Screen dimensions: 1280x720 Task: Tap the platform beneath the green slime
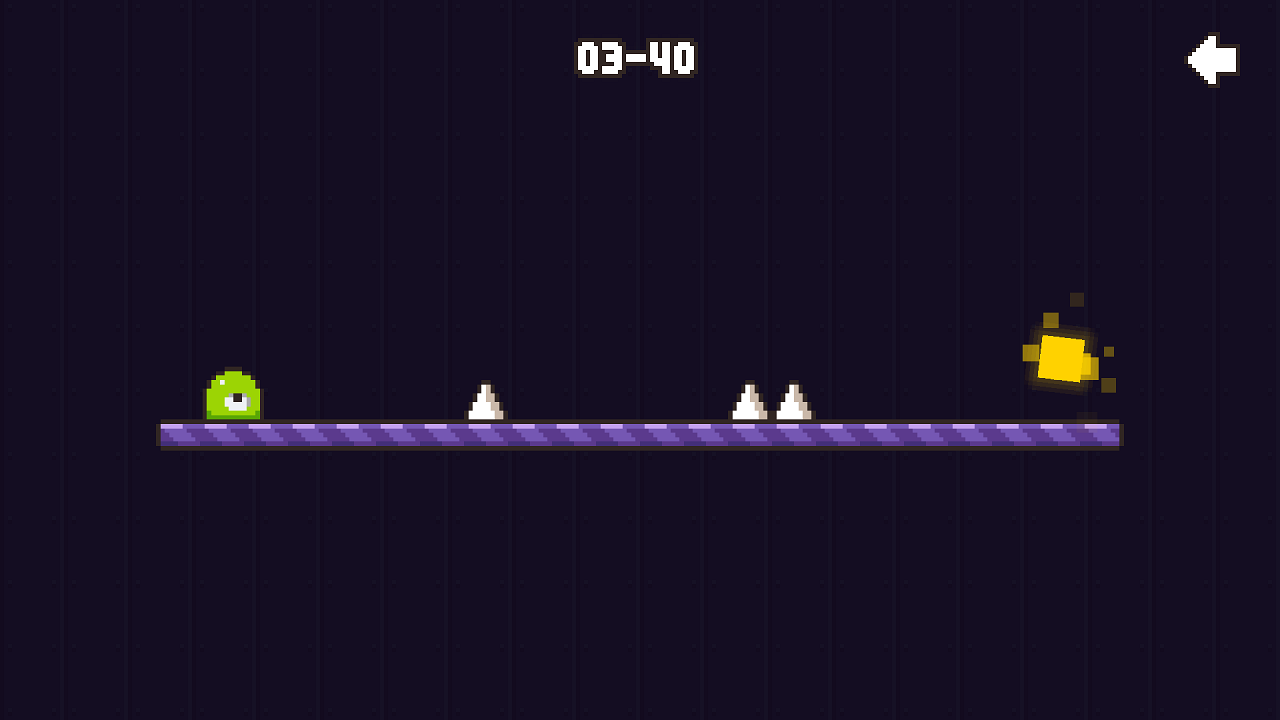coord(233,436)
